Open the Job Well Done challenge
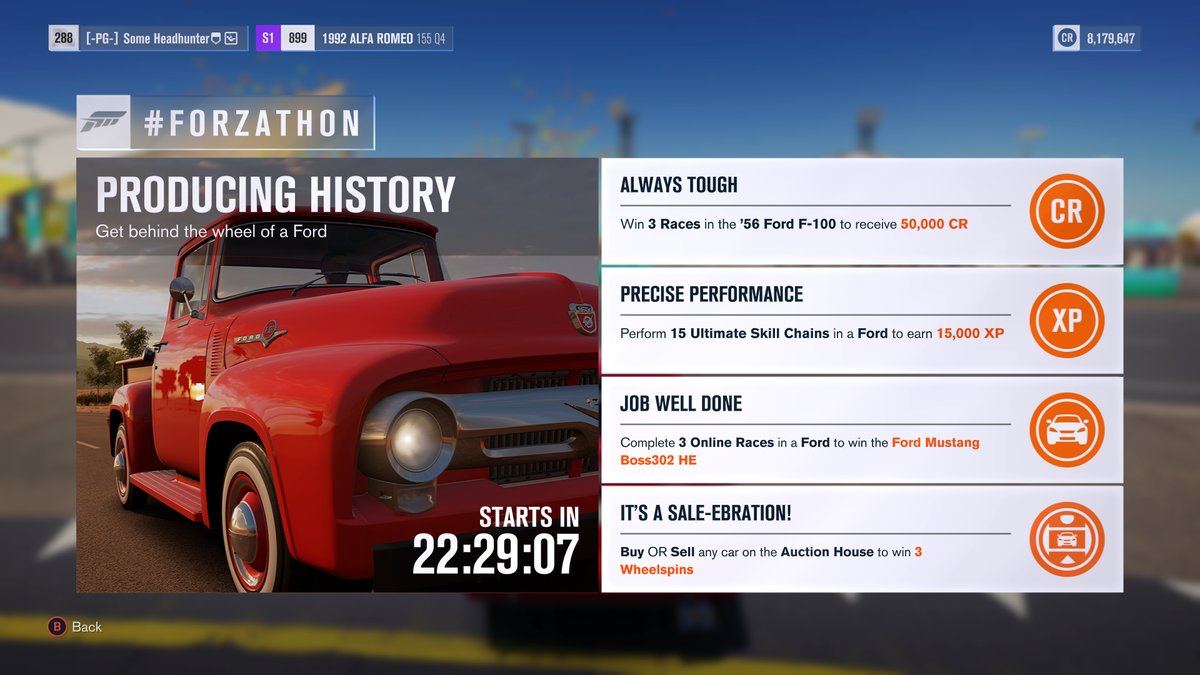The width and height of the screenshot is (1200, 675). click(x=815, y=430)
